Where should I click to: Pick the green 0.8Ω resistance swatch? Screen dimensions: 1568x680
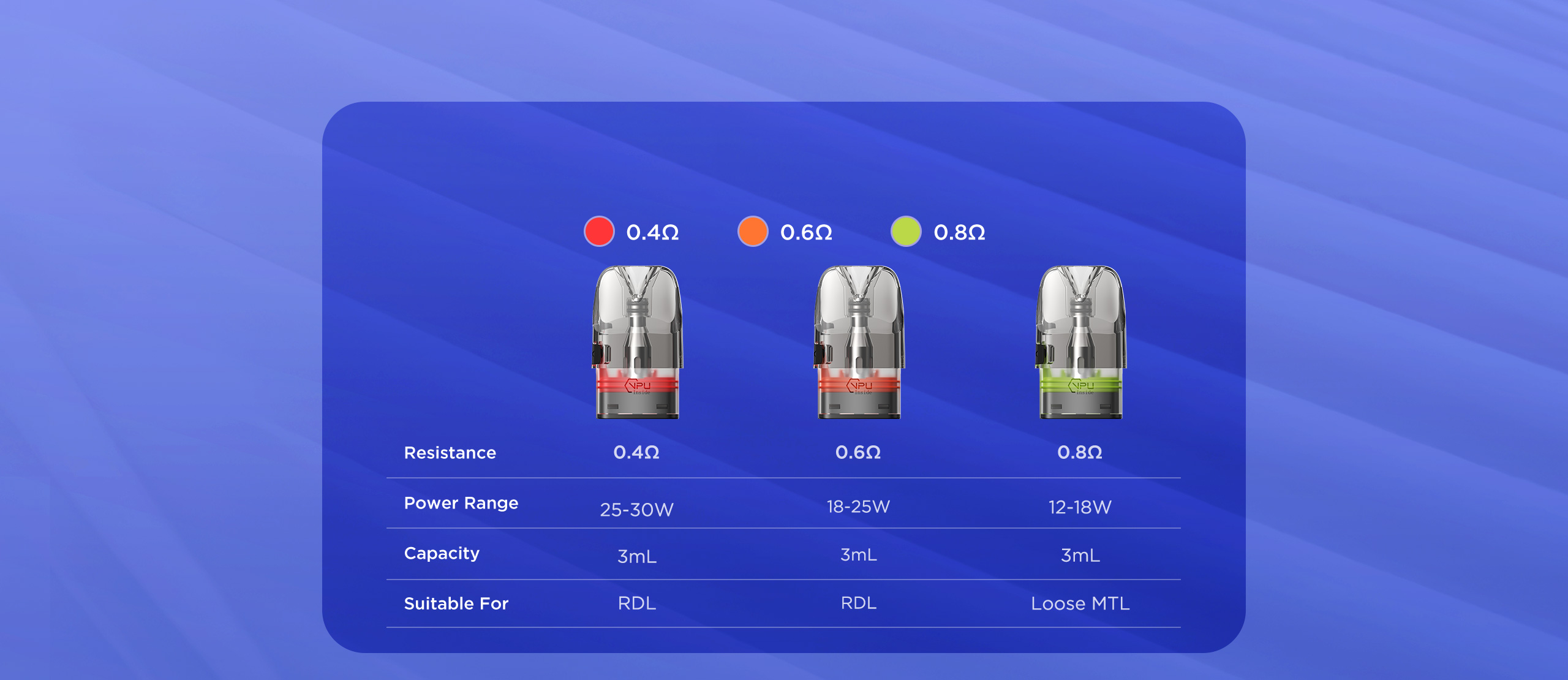click(x=906, y=232)
